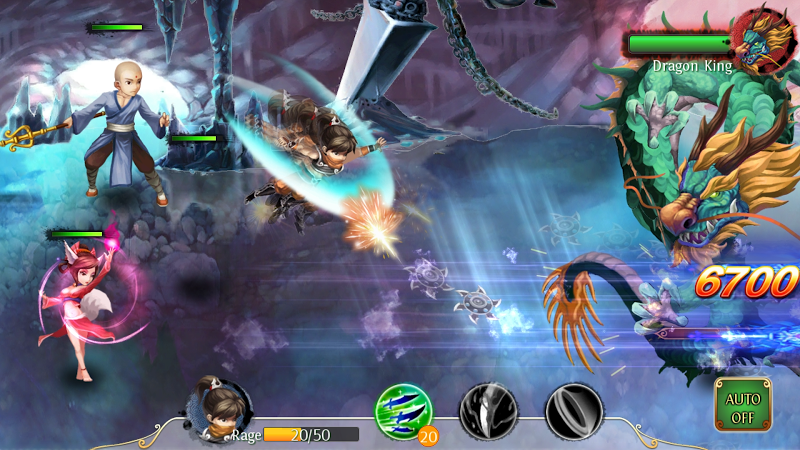Use the greyed-out sword strike skill
Viewport: 800px width, 450px height.
pyautogui.click(x=488, y=411)
